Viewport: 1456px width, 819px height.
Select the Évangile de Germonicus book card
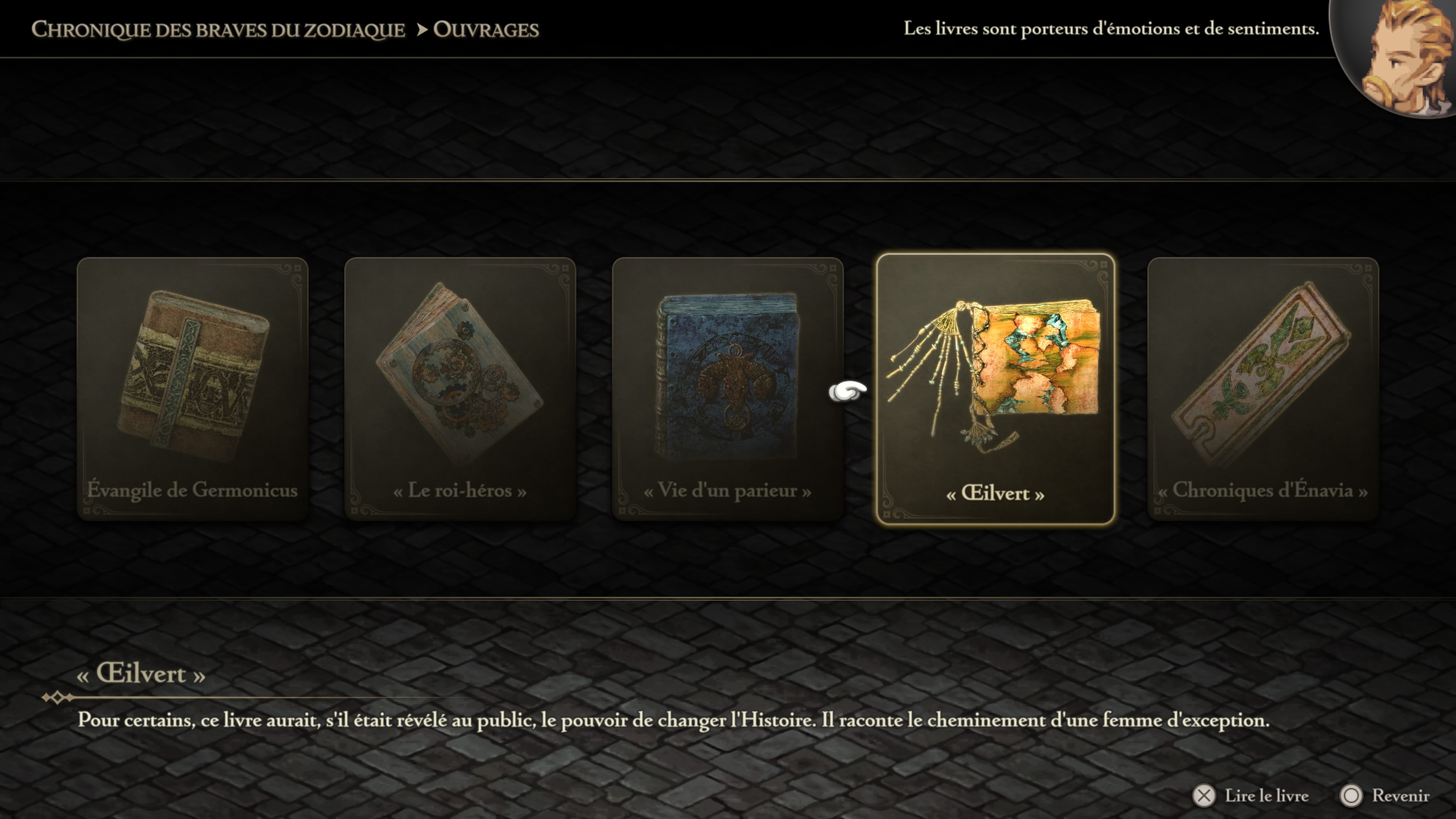click(x=192, y=388)
